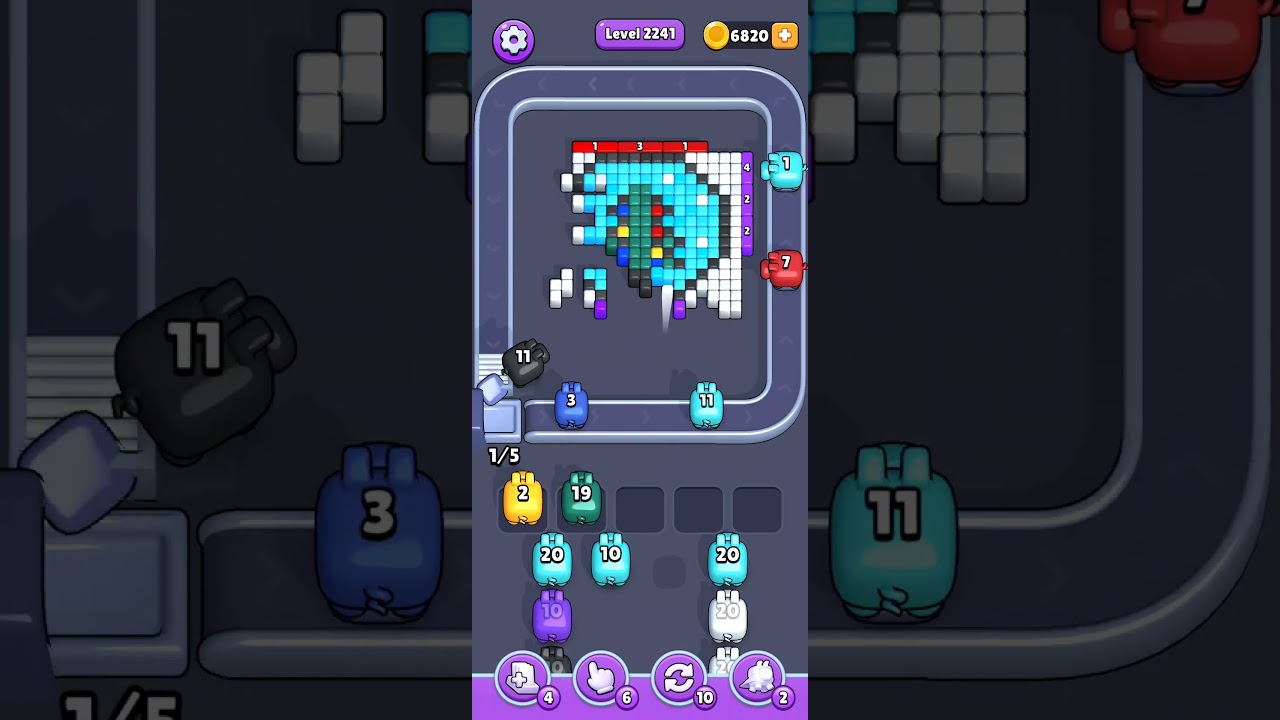Select the yellow 2 piece in the queue
The width and height of the screenshot is (1280, 720).
pos(521,498)
